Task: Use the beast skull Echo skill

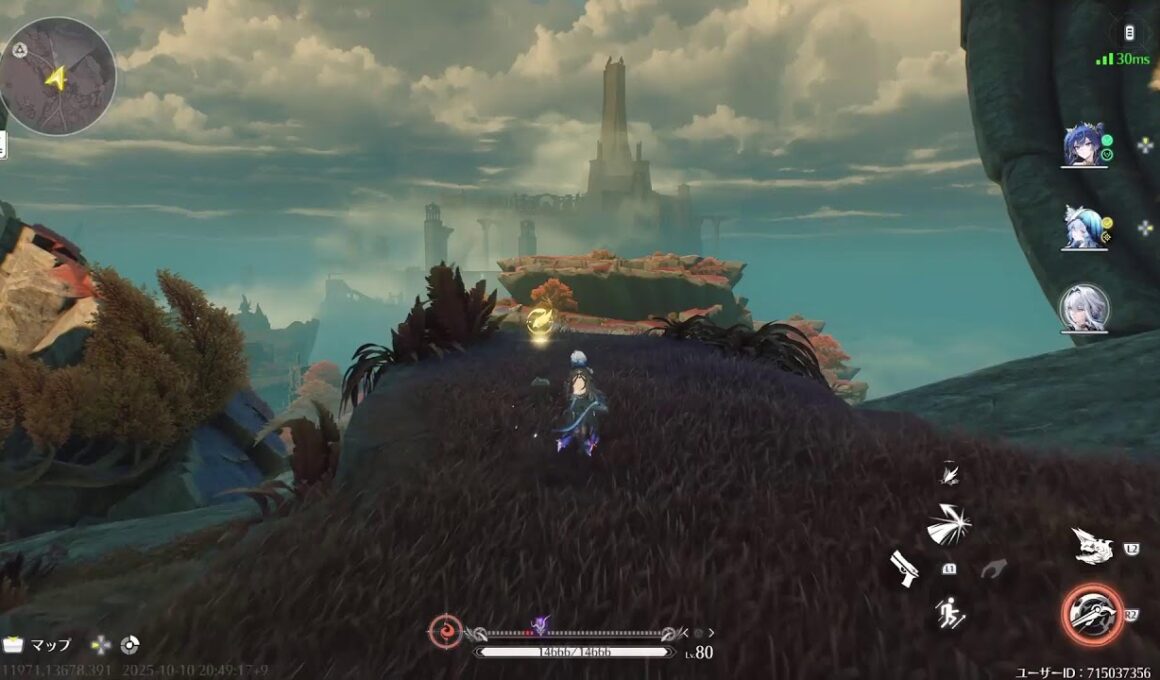Action: (1092, 546)
